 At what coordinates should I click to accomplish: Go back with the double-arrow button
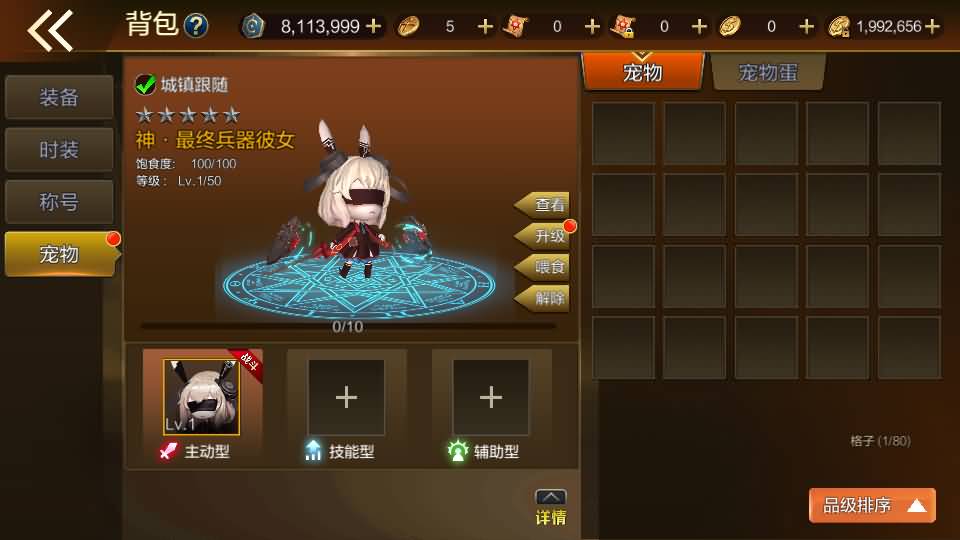click(x=50, y=28)
